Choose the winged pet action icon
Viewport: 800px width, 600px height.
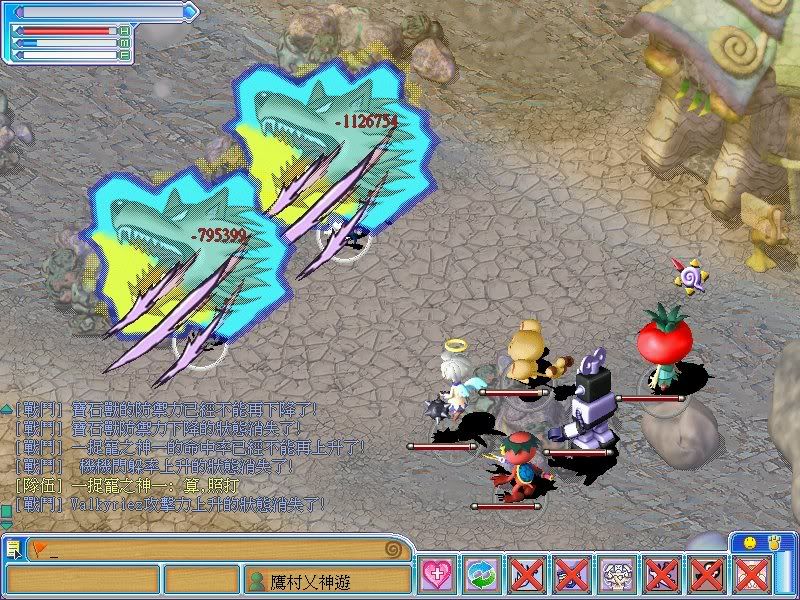[x=616, y=575]
